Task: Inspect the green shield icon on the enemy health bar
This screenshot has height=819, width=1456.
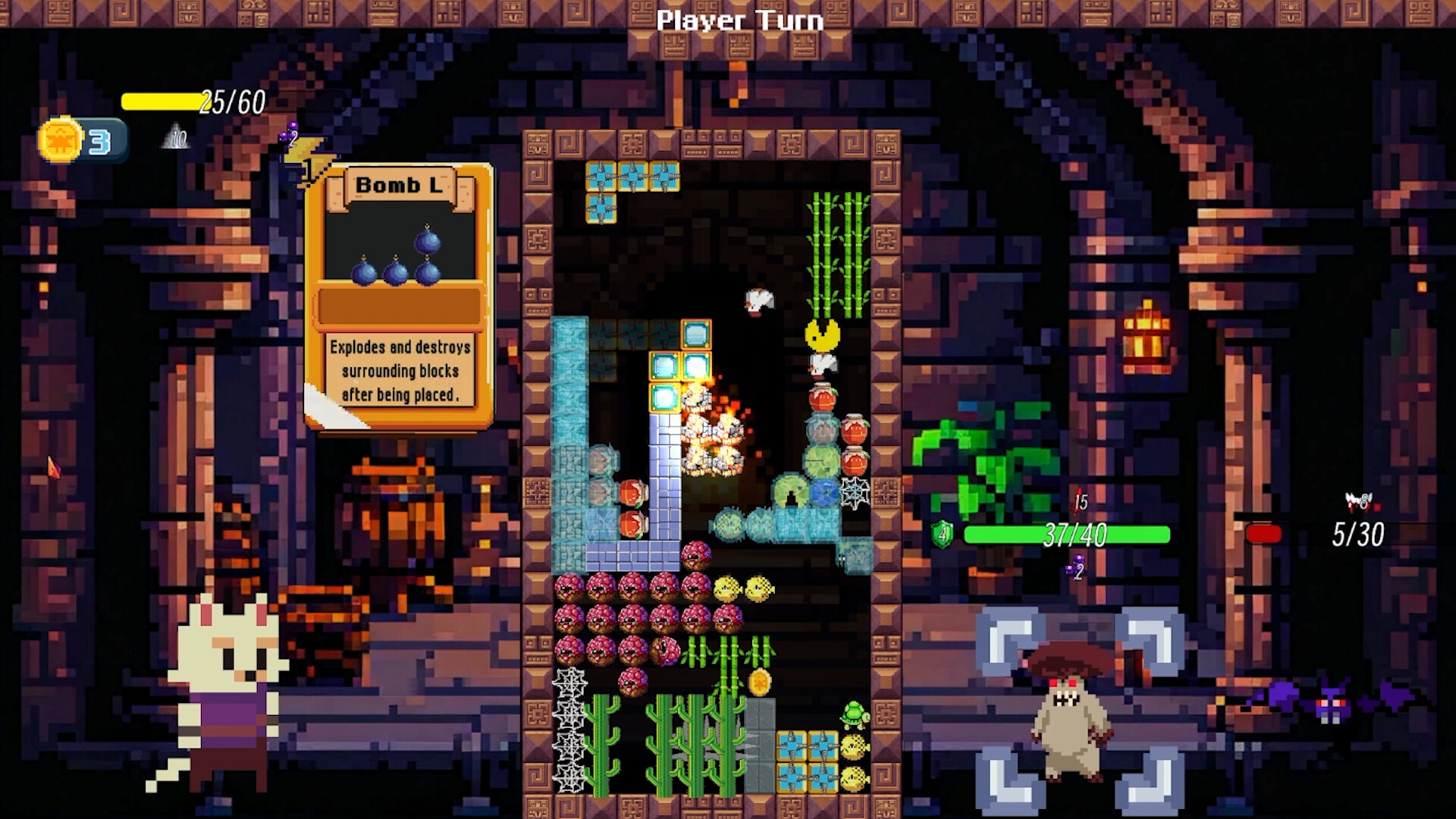Action: pyautogui.click(x=943, y=535)
